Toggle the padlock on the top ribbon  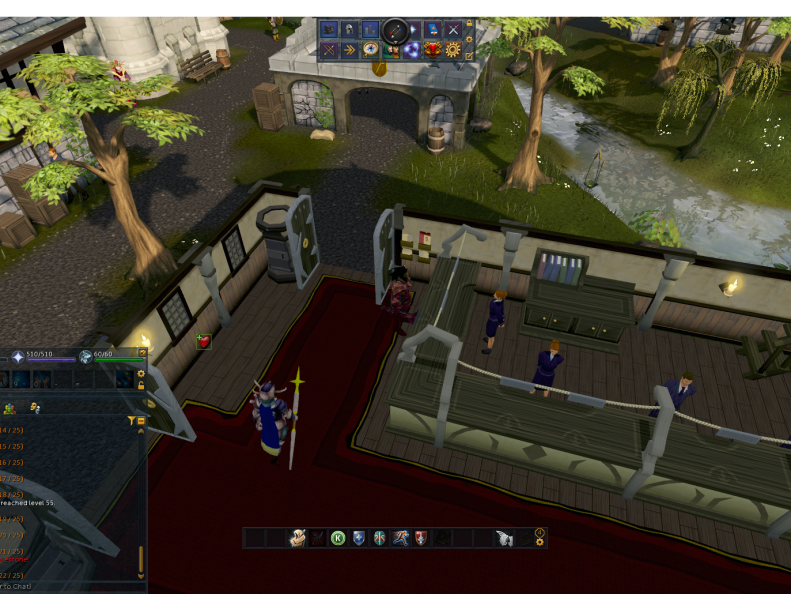[470, 23]
